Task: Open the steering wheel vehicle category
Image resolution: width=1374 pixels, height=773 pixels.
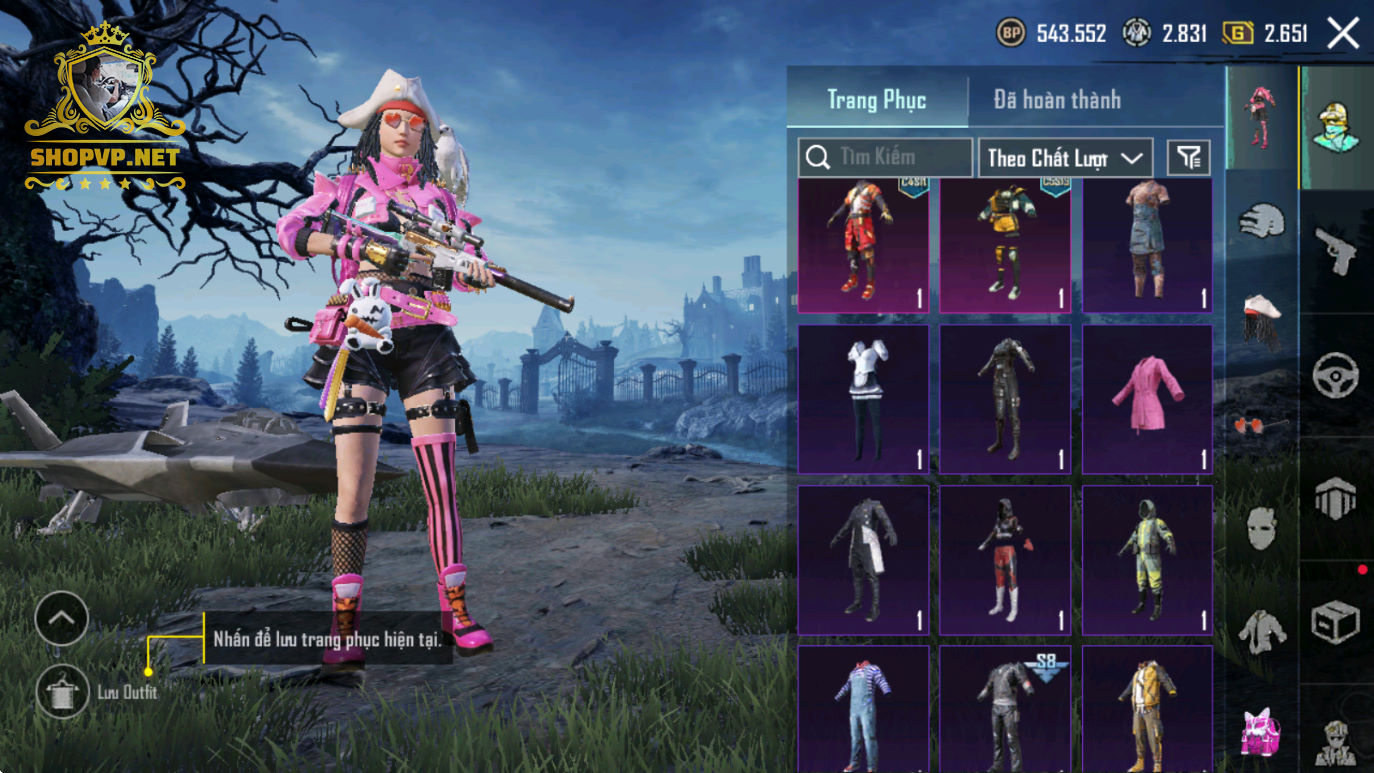Action: [1336, 375]
